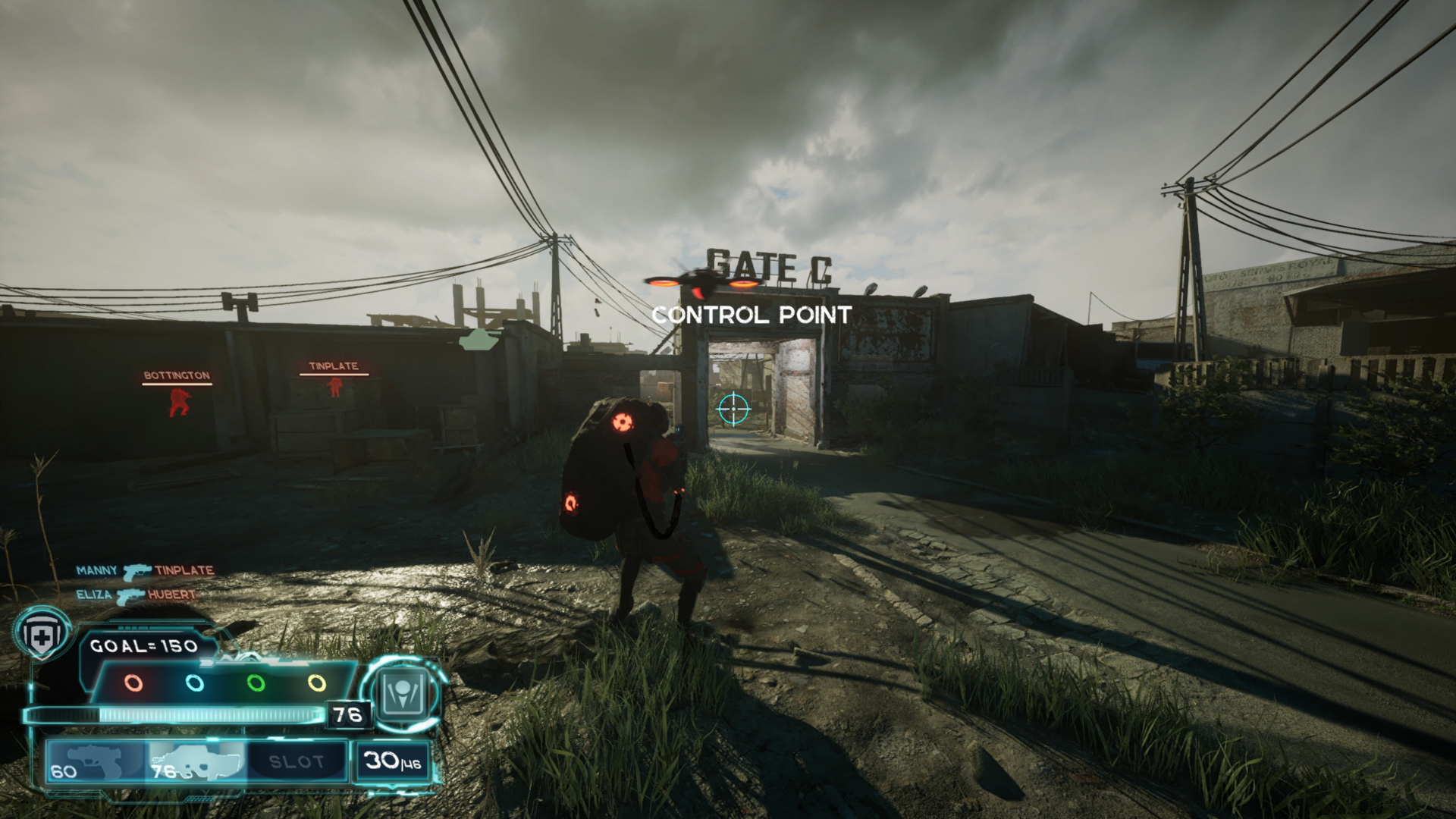Click the empty SLOT weapon slot

pyautogui.click(x=297, y=761)
